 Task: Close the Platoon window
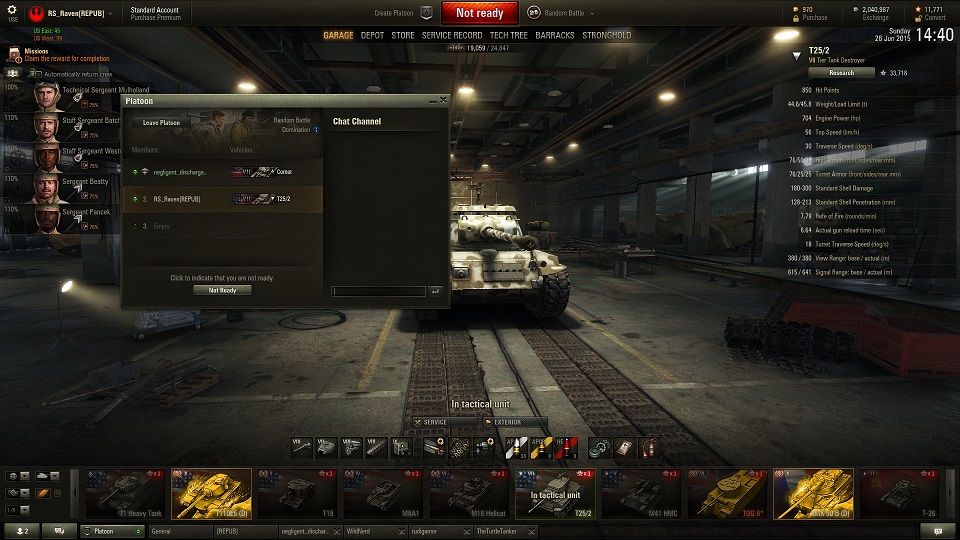pyautogui.click(x=443, y=100)
